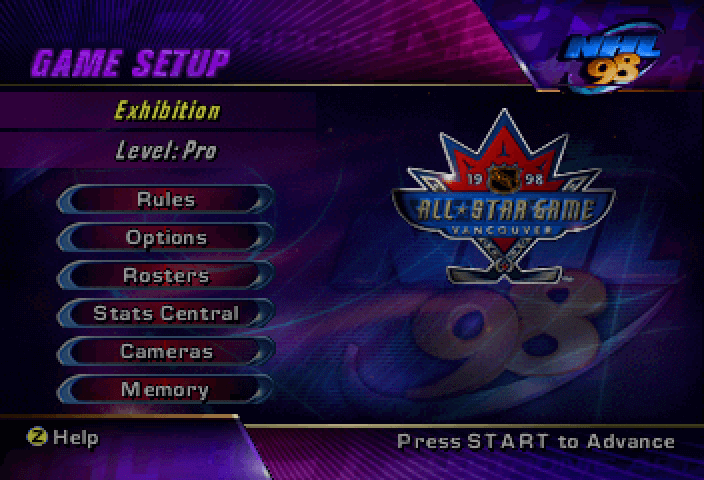Choose the Cameras button
This screenshot has height=480, width=704.
point(166,351)
